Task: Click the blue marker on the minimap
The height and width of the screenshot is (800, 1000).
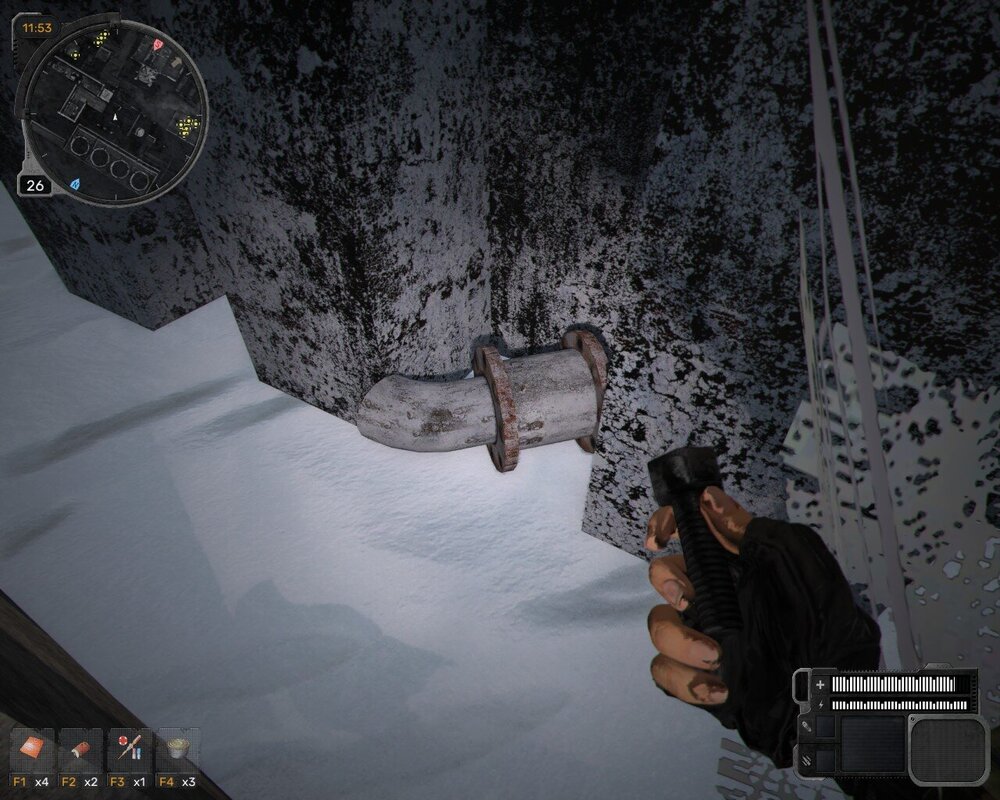Action: click(75, 184)
